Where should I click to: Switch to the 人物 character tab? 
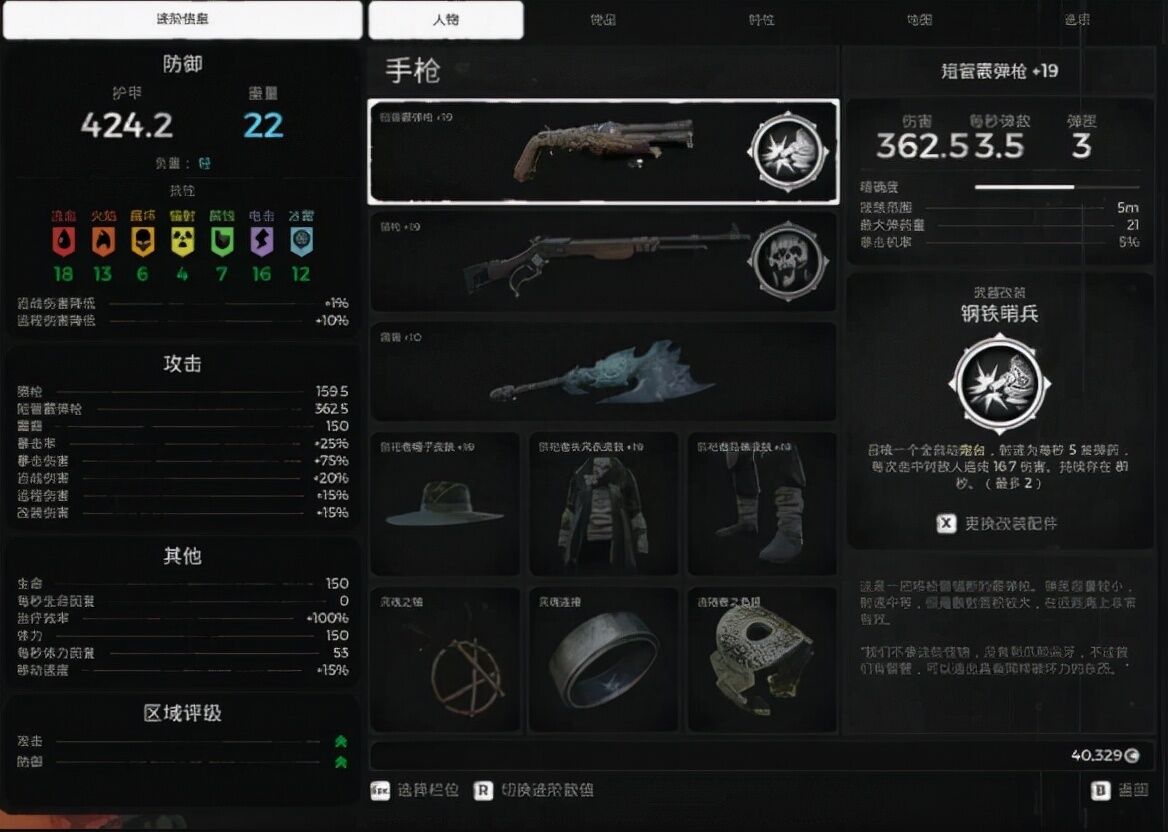tap(446, 20)
